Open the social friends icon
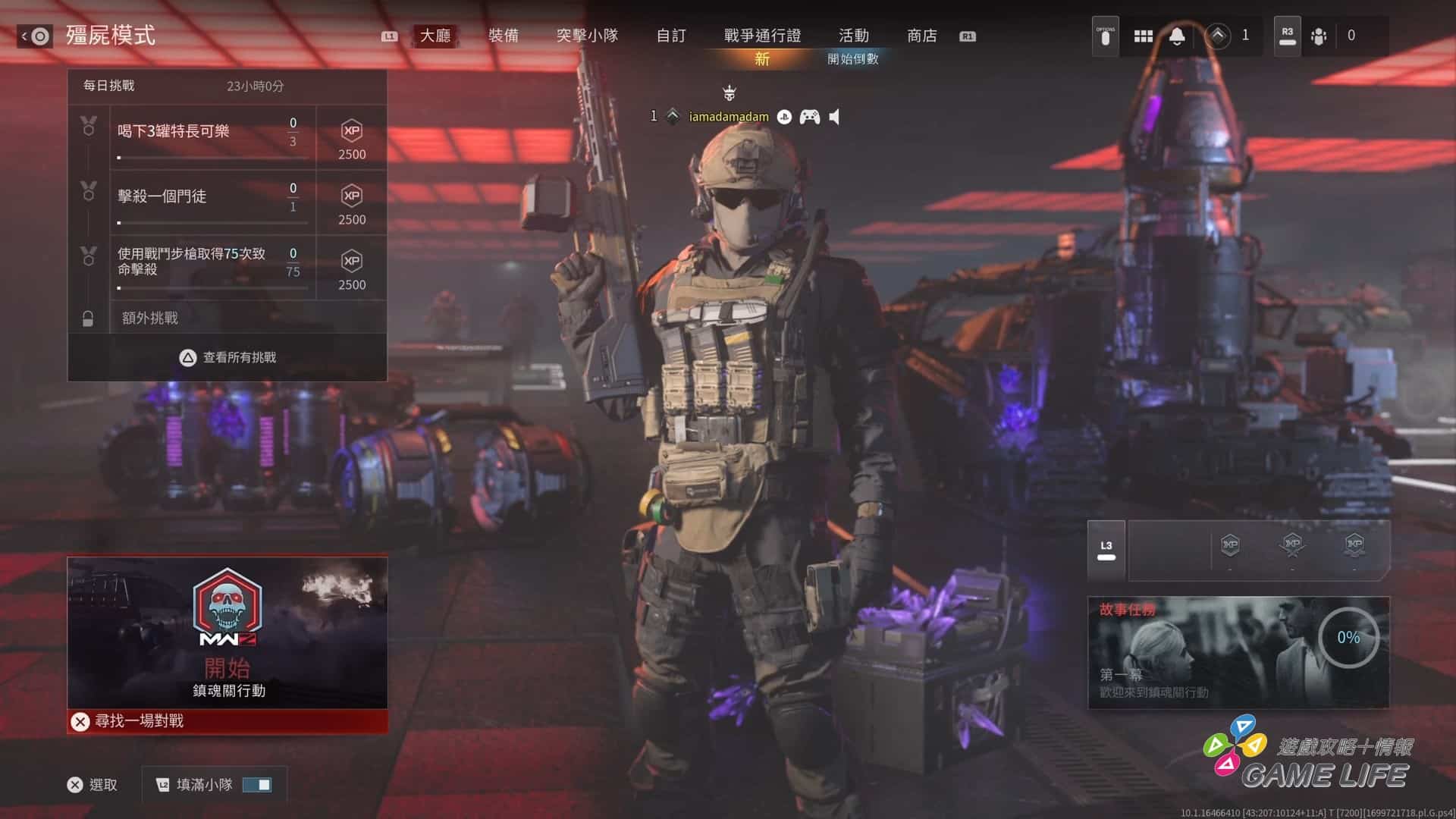Viewport: 1456px width, 819px height. tap(1319, 36)
